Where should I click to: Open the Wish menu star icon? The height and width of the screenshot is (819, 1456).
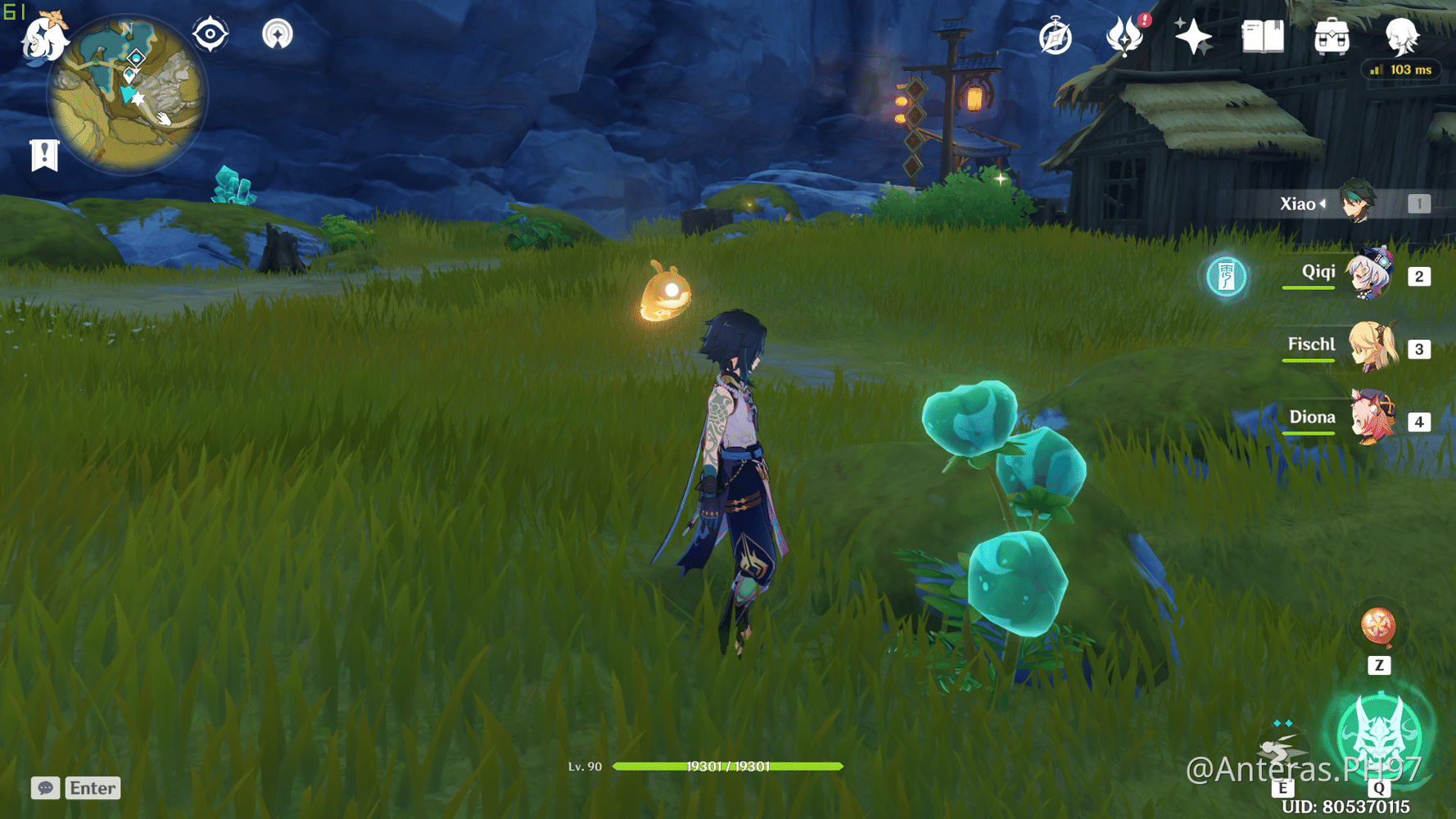pyautogui.click(x=1192, y=36)
